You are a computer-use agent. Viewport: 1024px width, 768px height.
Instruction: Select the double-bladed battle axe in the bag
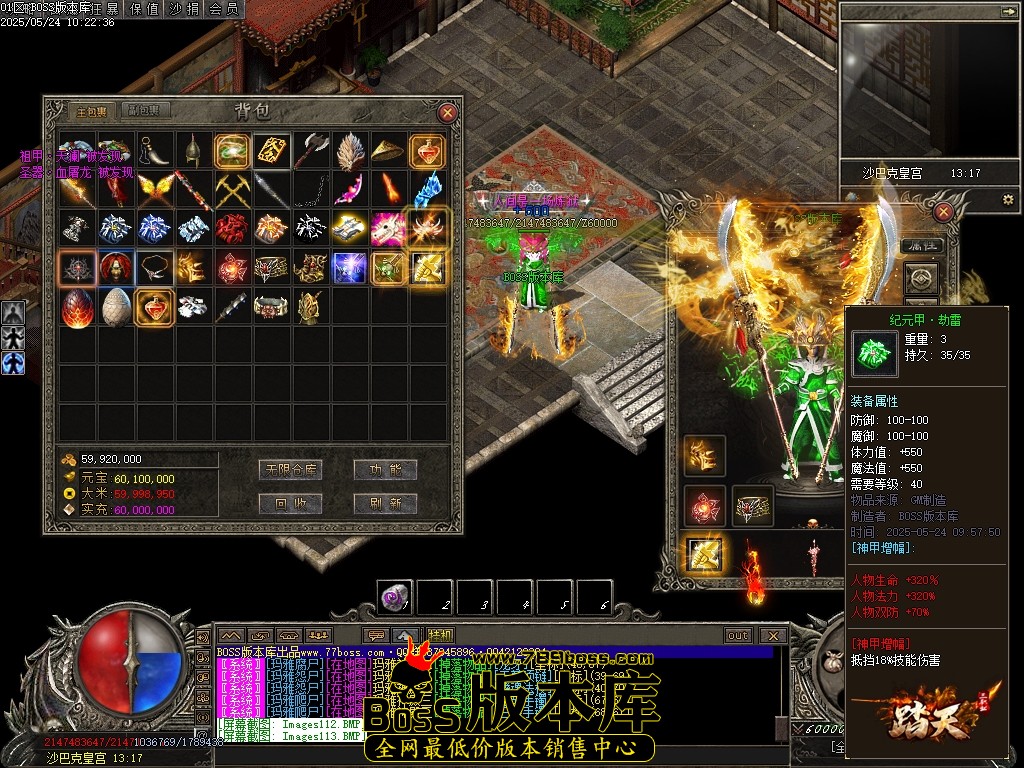click(311, 149)
